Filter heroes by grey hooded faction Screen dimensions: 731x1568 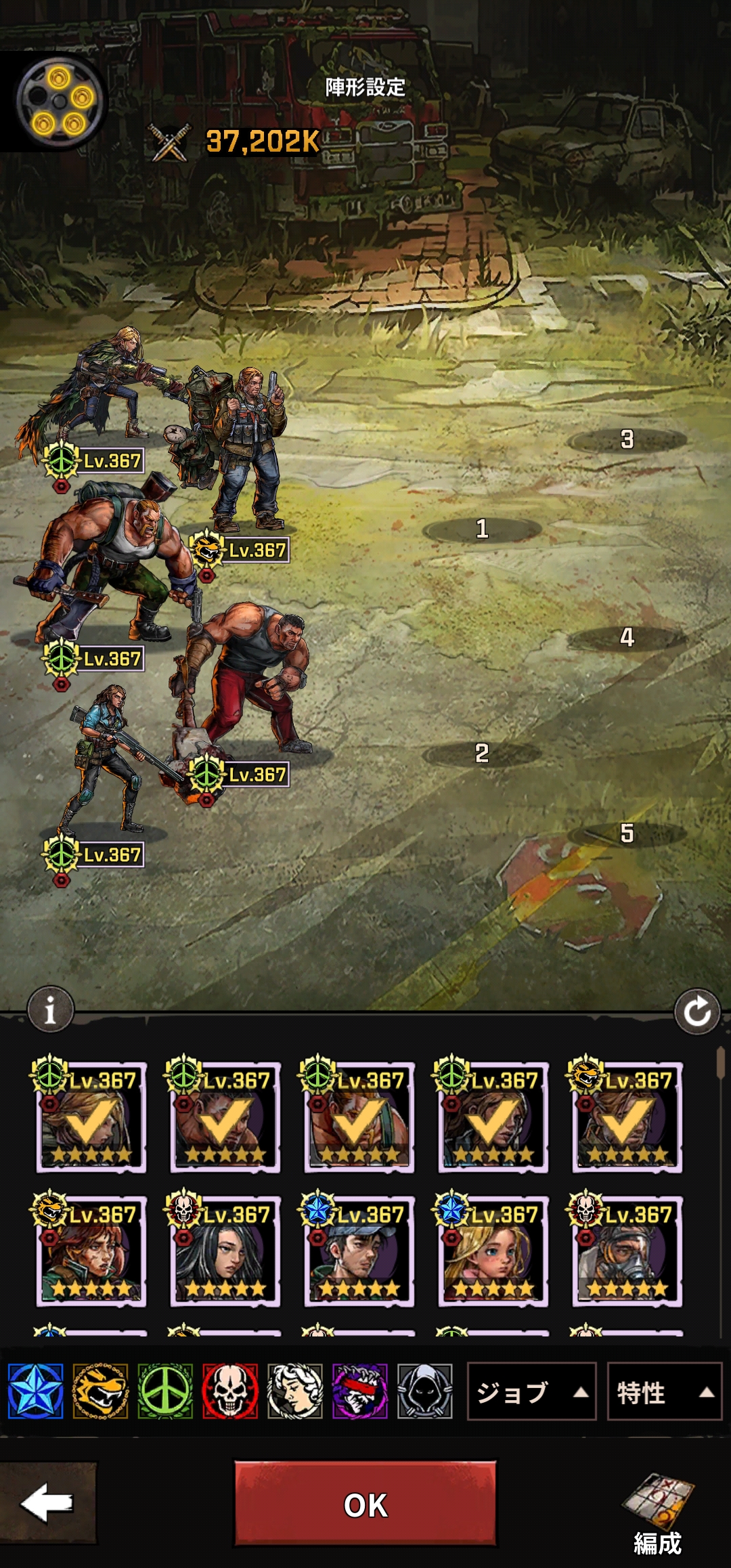coord(425,1392)
